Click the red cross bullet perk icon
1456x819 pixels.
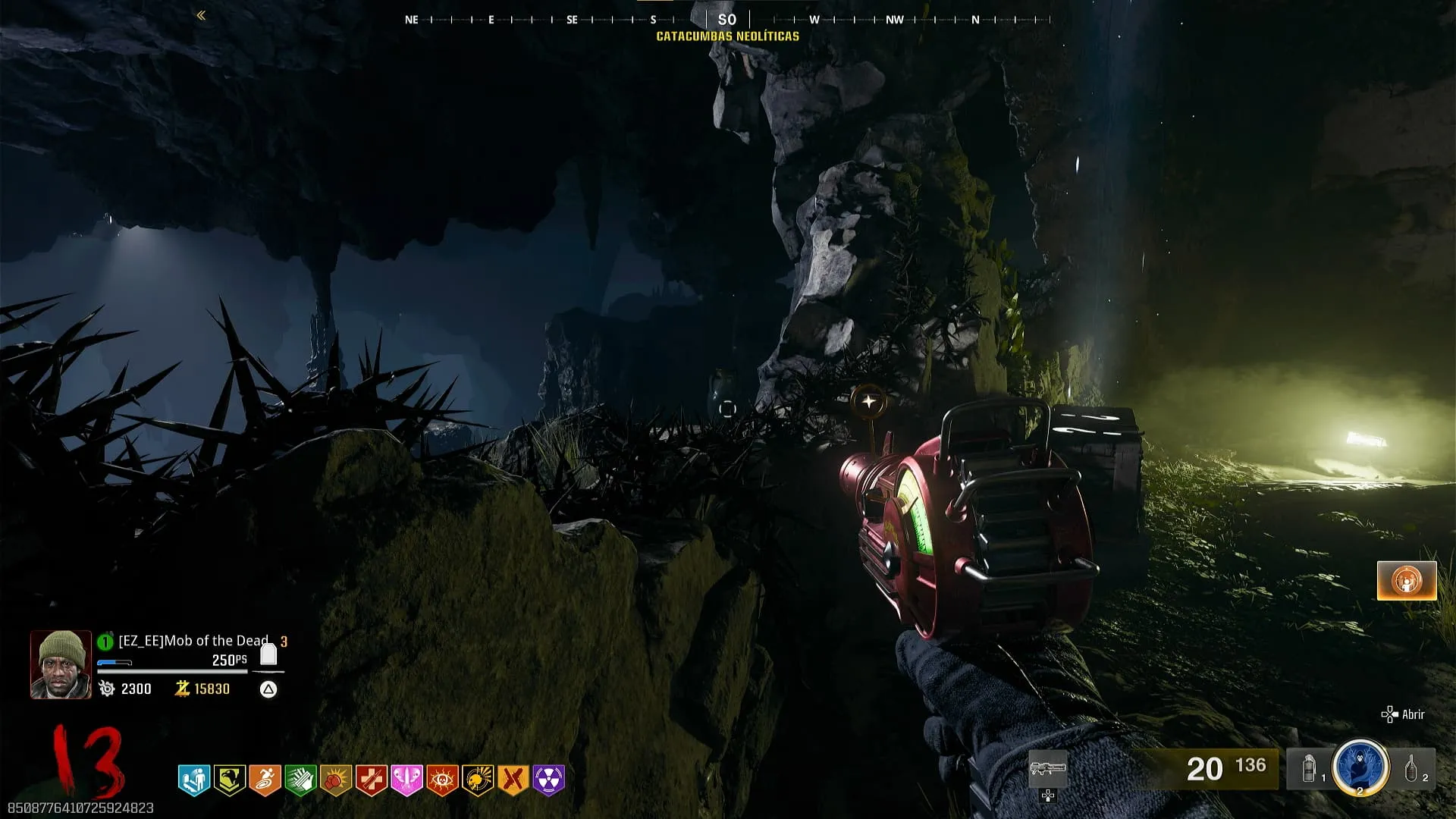coord(372,780)
